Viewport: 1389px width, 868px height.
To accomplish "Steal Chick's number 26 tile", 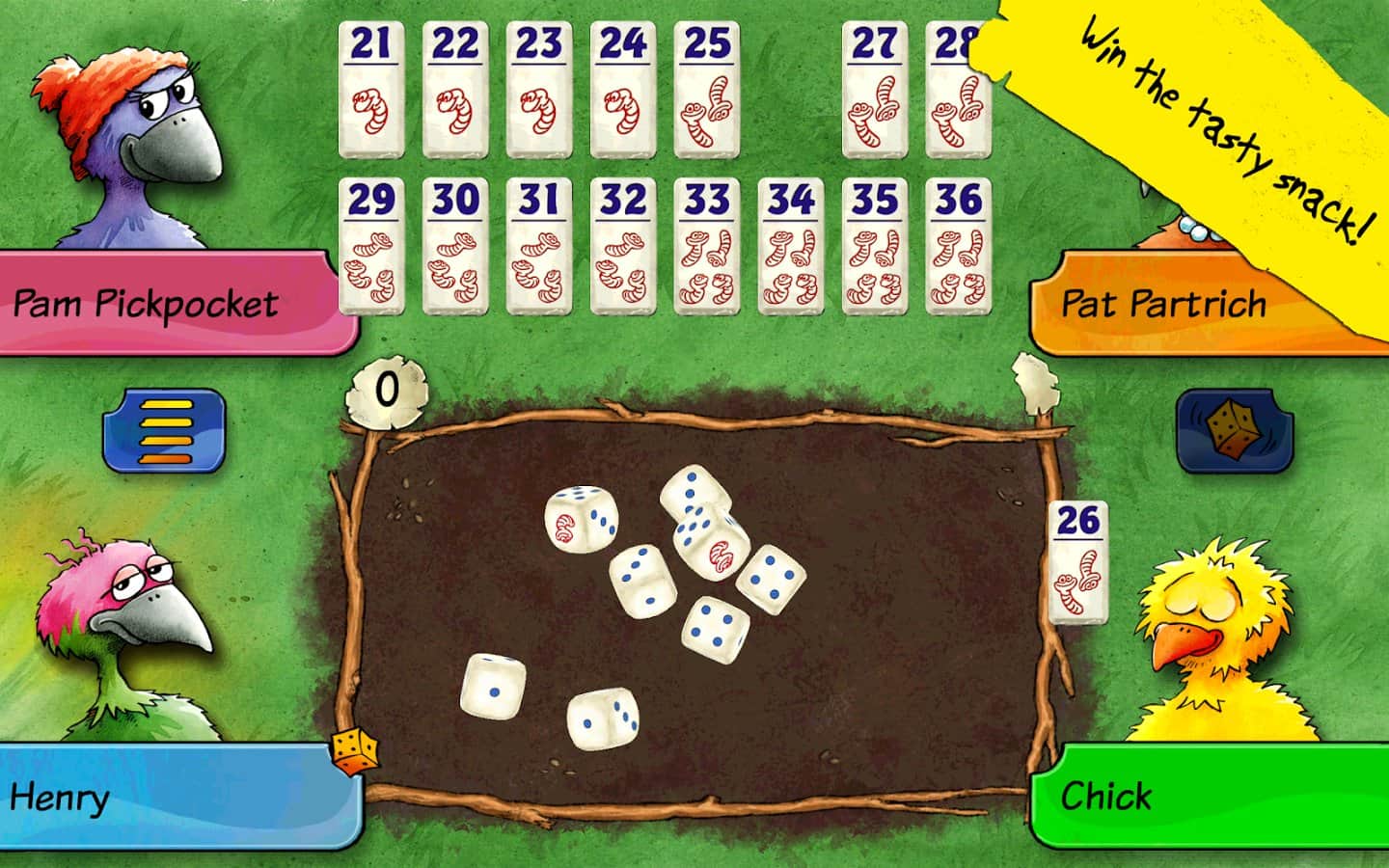I will 1078,563.
